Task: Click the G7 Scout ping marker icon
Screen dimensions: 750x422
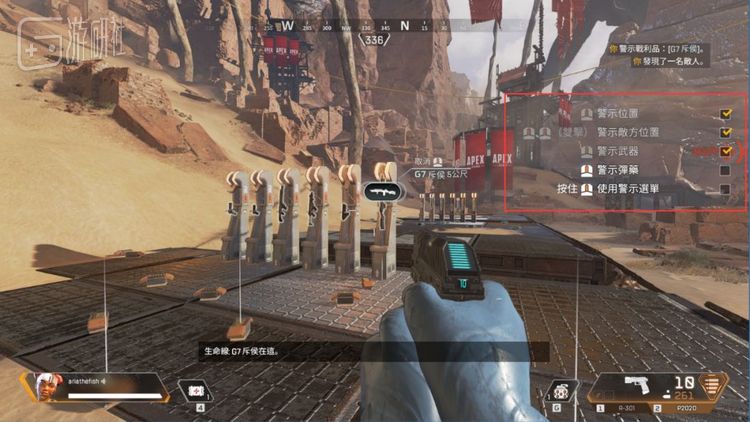Action: (383, 190)
